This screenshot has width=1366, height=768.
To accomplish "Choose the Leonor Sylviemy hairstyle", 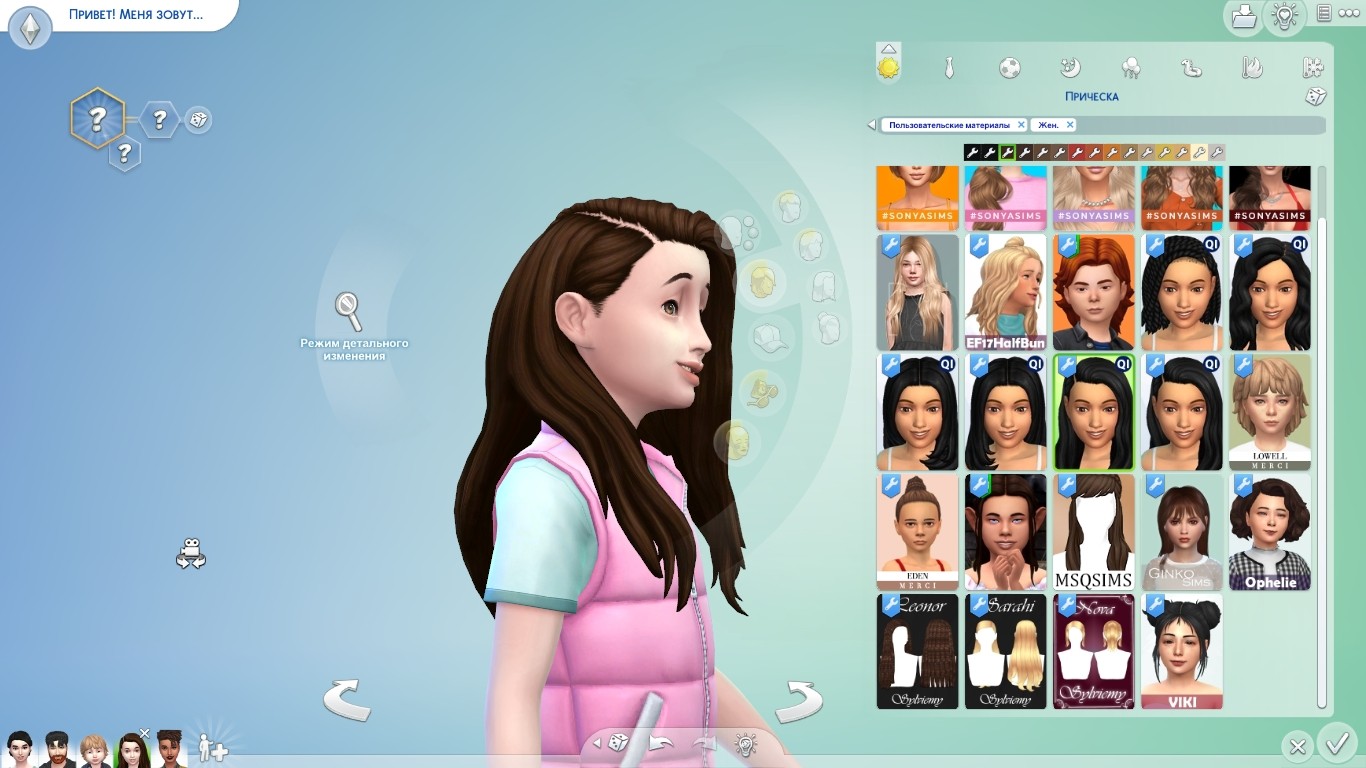I will 917,652.
